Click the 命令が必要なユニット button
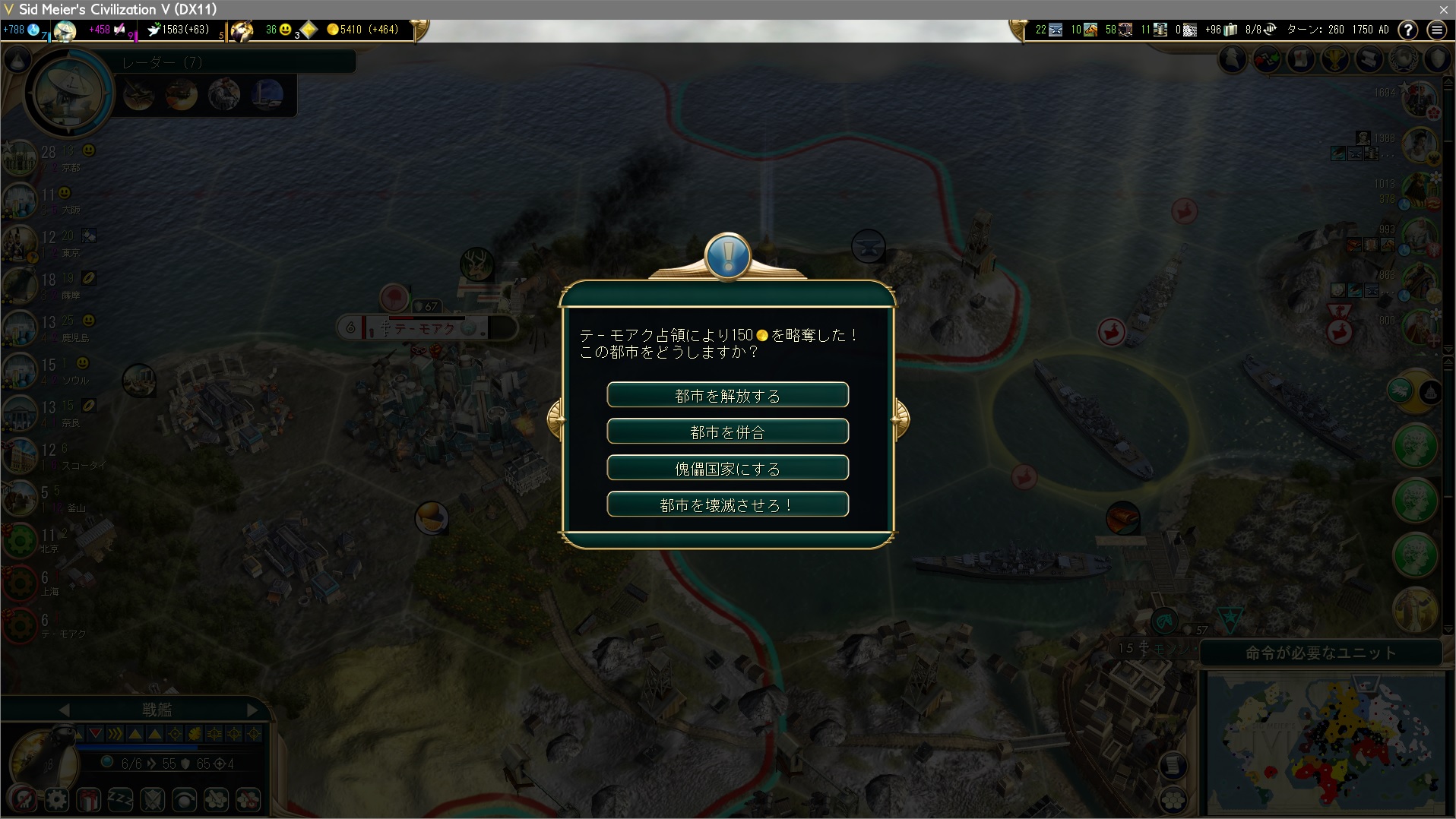Viewport: 1456px width, 819px height. tap(1320, 653)
